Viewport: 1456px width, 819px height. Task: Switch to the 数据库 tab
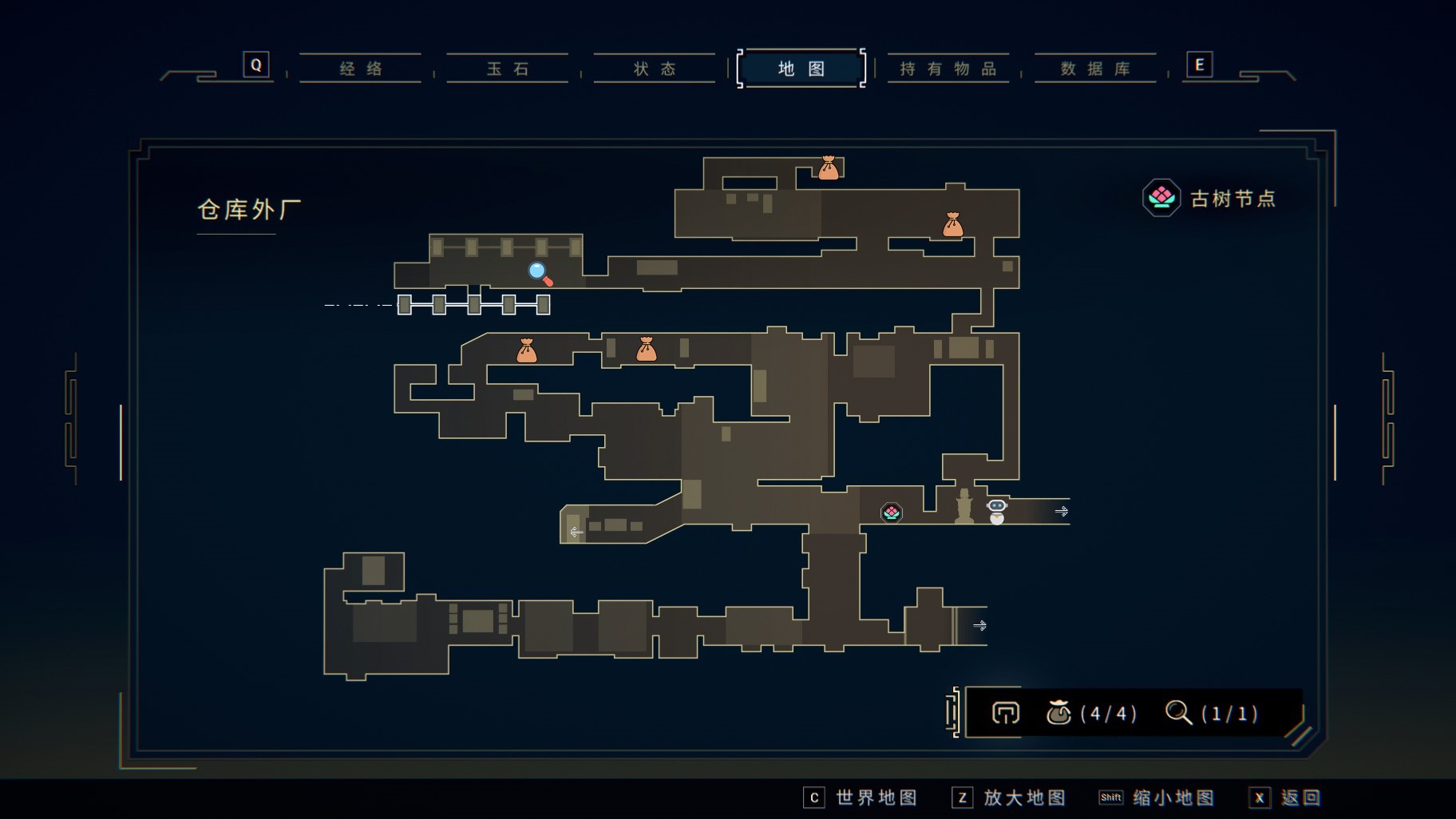[x=1095, y=69]
